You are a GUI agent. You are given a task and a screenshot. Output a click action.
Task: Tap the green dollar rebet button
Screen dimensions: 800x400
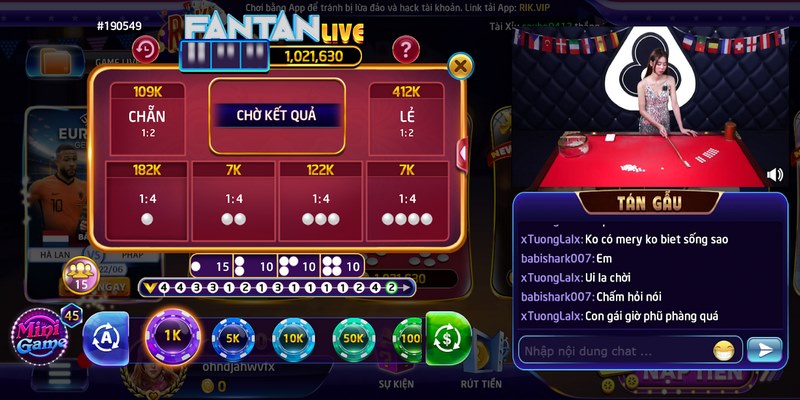447,337
